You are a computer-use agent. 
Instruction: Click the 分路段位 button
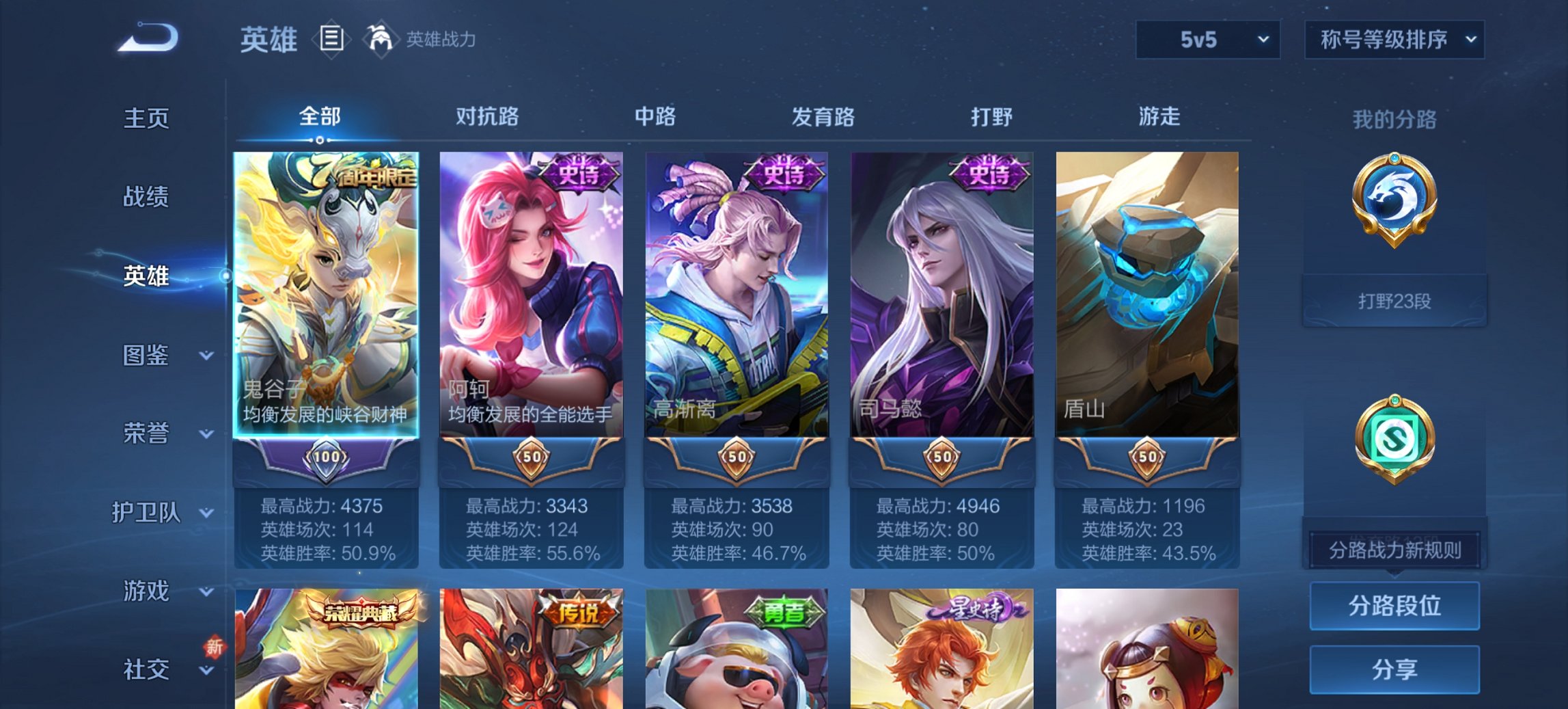(x=1394, y=606)
